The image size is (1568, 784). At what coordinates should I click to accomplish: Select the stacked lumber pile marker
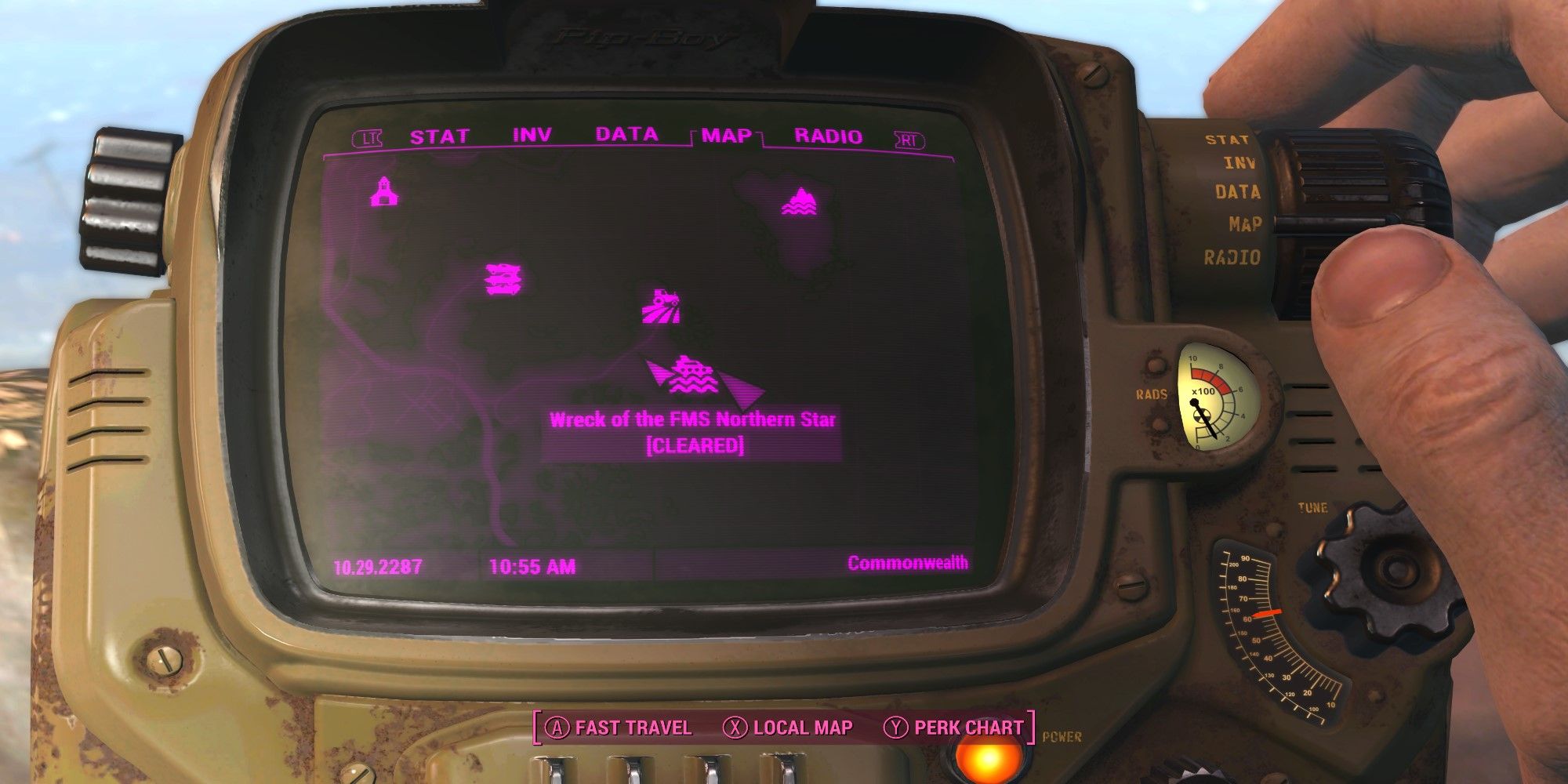(503, 278)
